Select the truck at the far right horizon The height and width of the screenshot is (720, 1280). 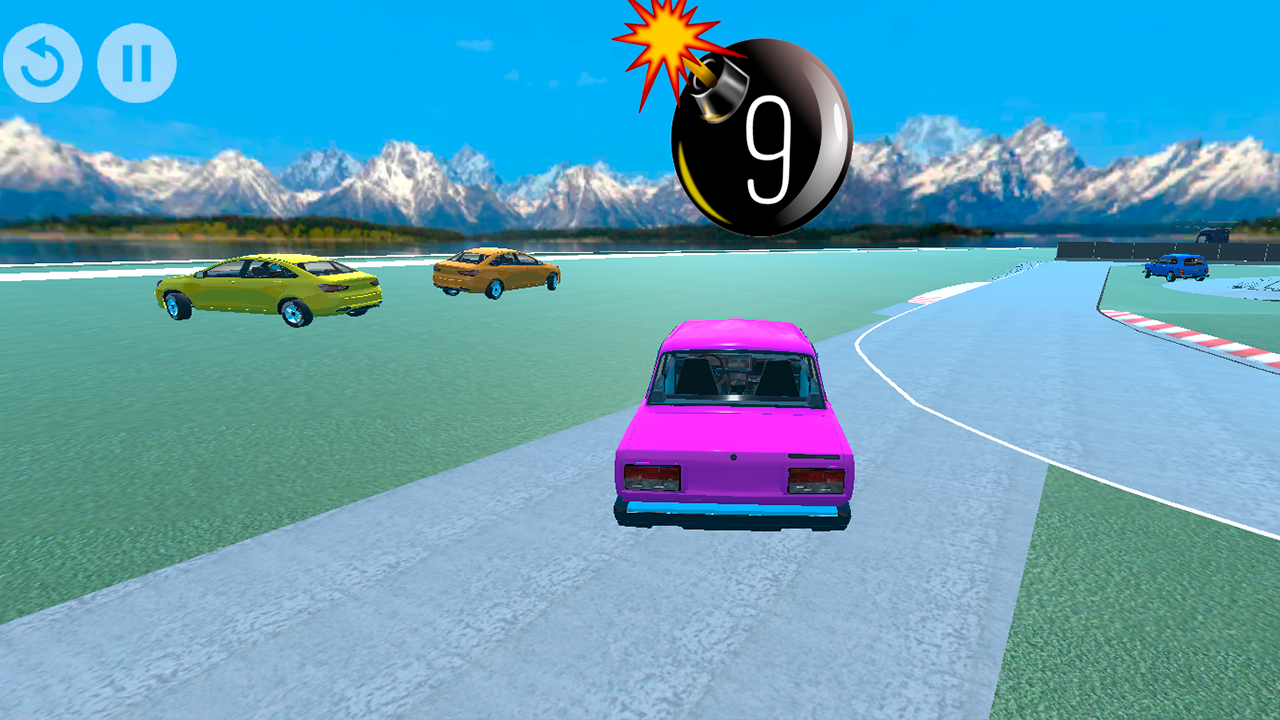tap(1213, 236)
